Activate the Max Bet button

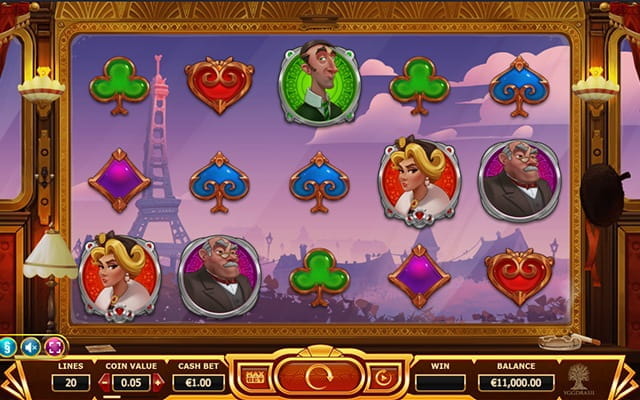[254, 378]
